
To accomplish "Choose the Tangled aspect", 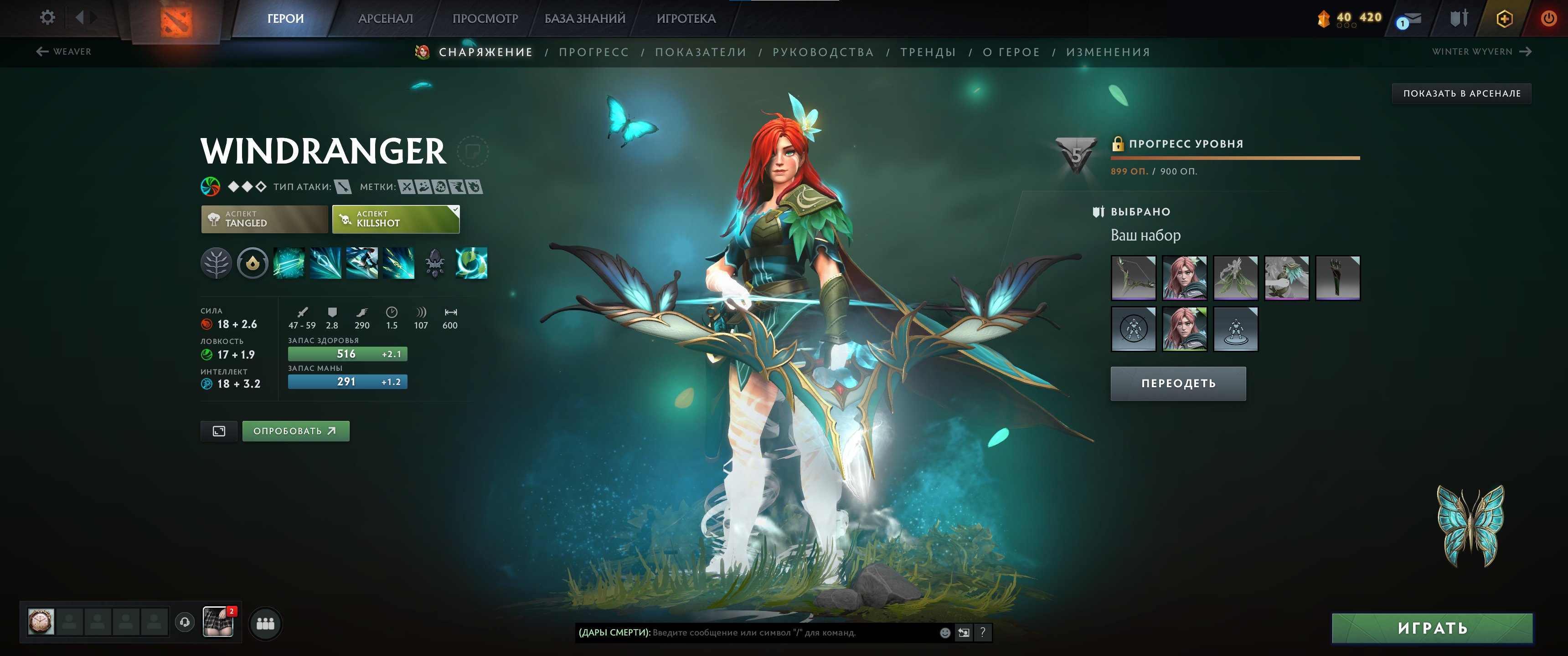I will pos(264,219).
